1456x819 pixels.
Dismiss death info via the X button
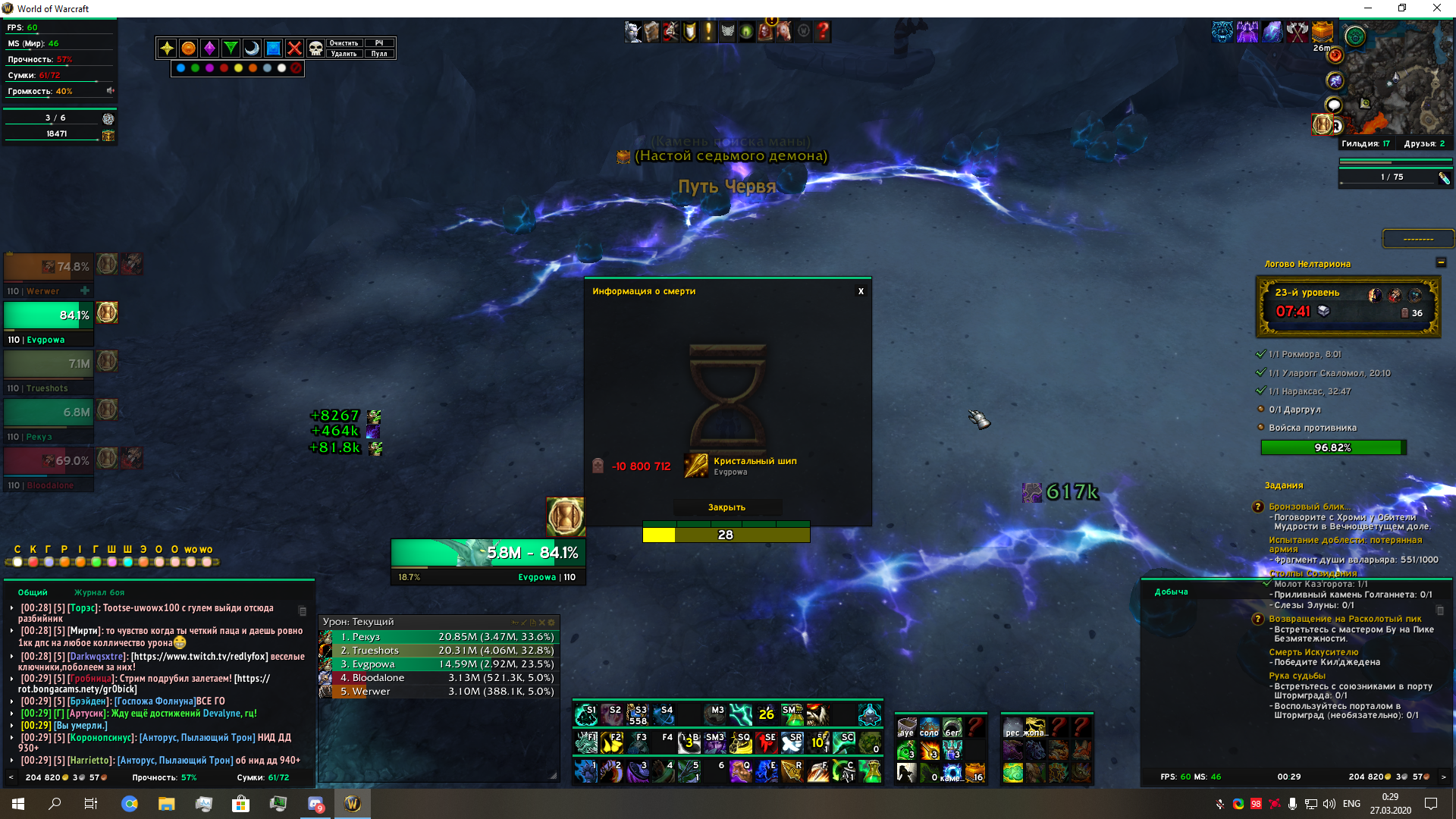(861, 291)
